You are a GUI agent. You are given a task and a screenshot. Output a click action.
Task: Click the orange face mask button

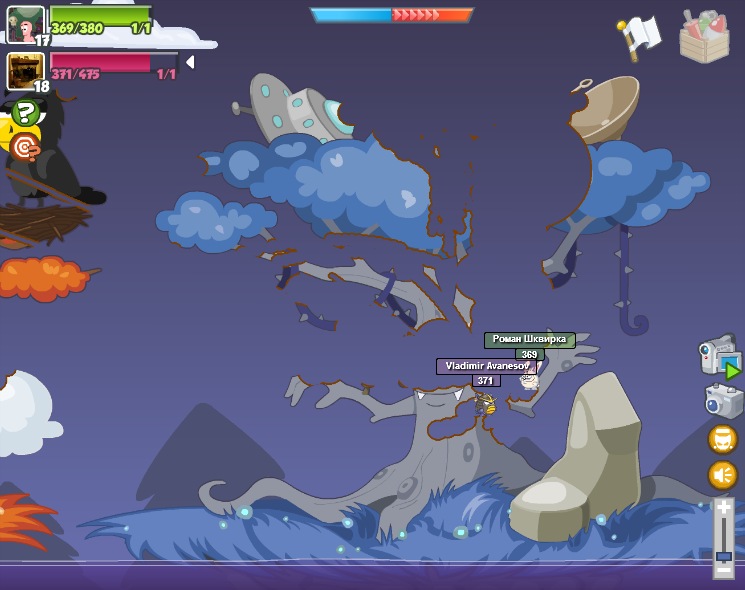[x=722, y=439]
